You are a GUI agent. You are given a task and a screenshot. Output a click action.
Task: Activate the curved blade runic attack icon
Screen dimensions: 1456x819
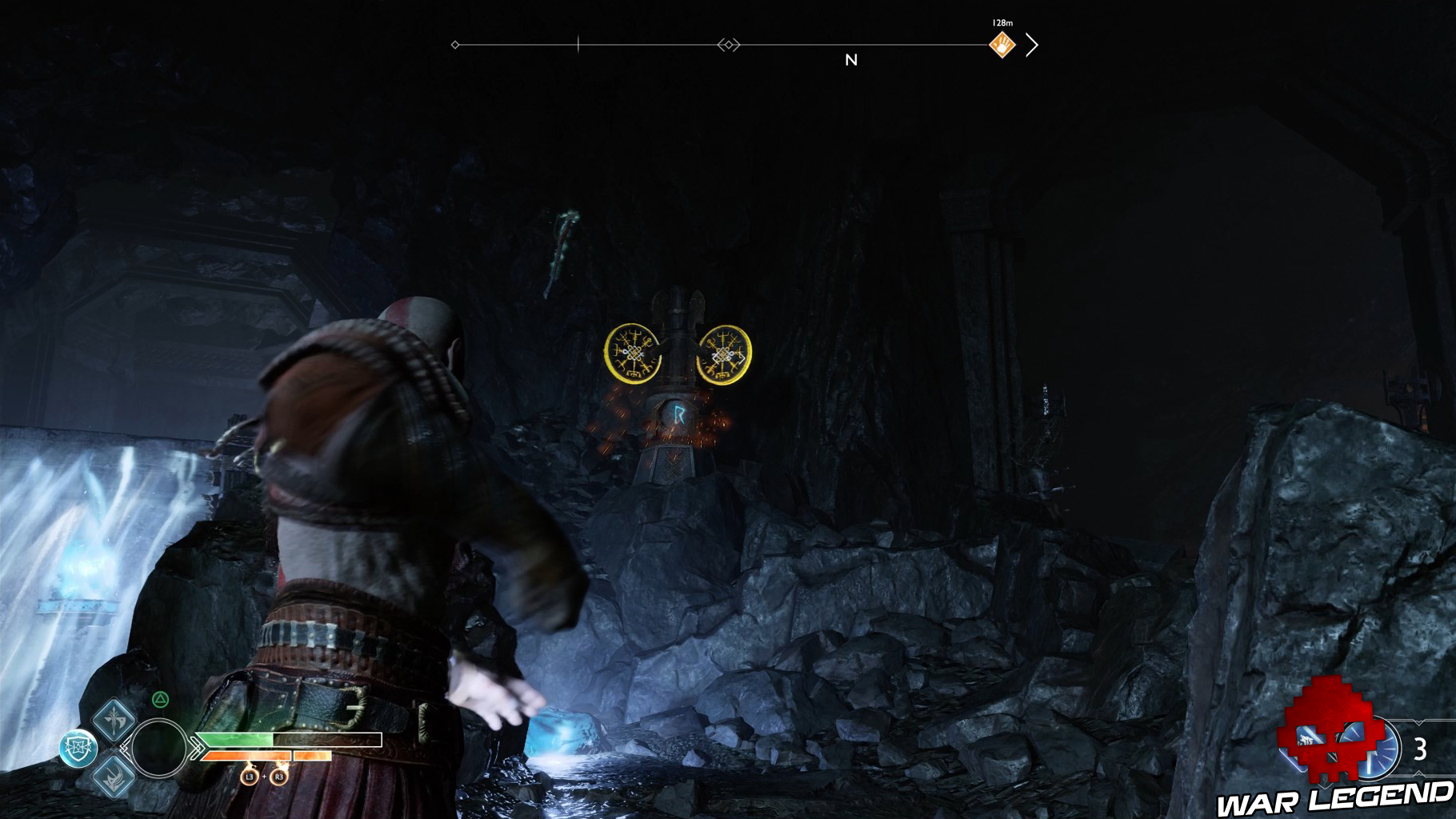coord(114,776)
